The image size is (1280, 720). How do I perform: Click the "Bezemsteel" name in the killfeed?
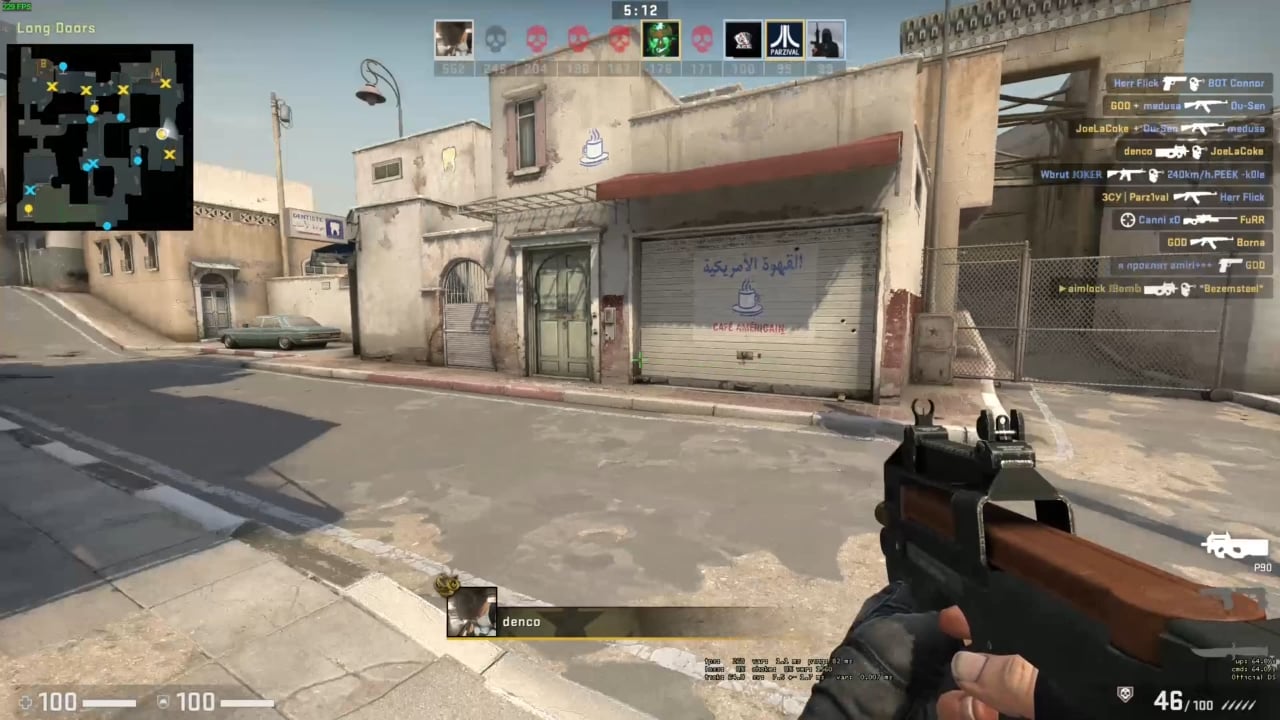1230,289
